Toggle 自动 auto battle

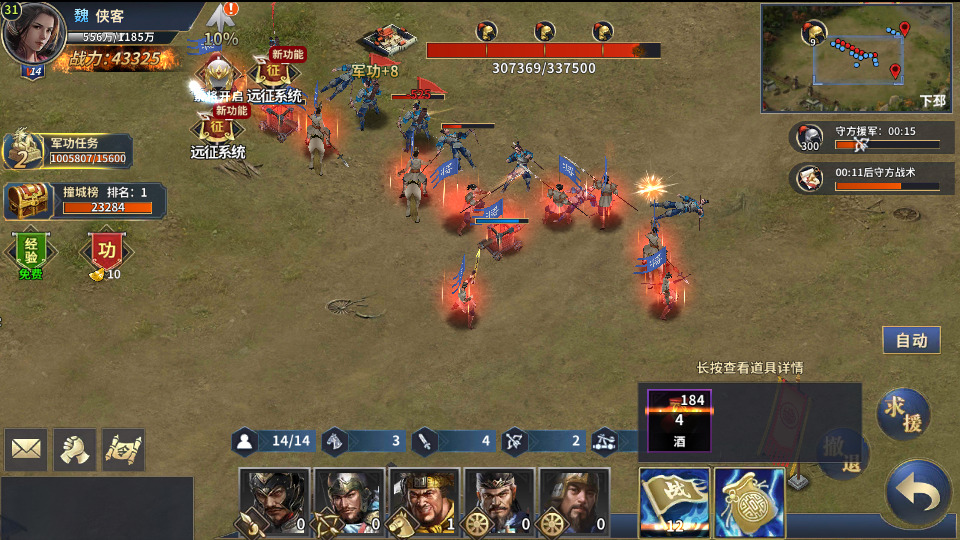[911, 340]
